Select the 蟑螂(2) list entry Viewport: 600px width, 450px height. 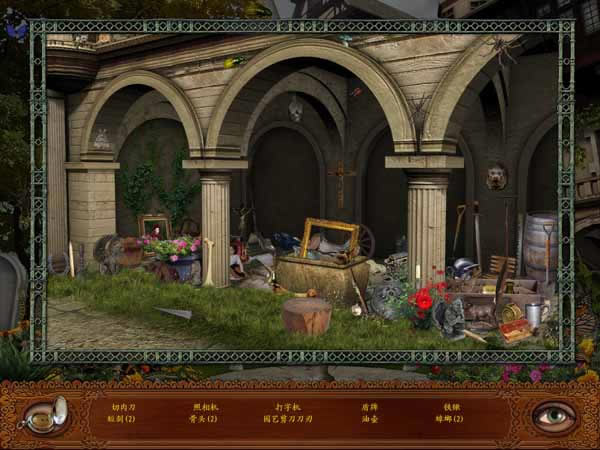452,419
